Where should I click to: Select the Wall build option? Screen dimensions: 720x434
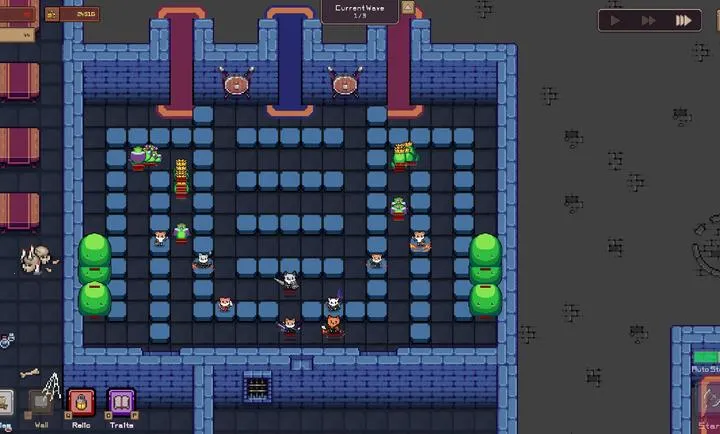coord(41,404)
